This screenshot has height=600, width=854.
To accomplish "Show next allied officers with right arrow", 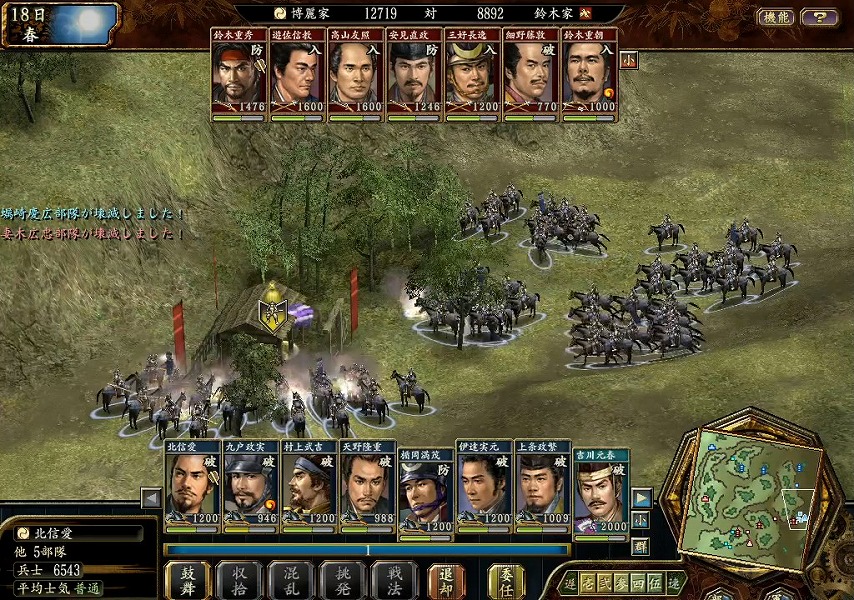I will (x=642, y=498).
